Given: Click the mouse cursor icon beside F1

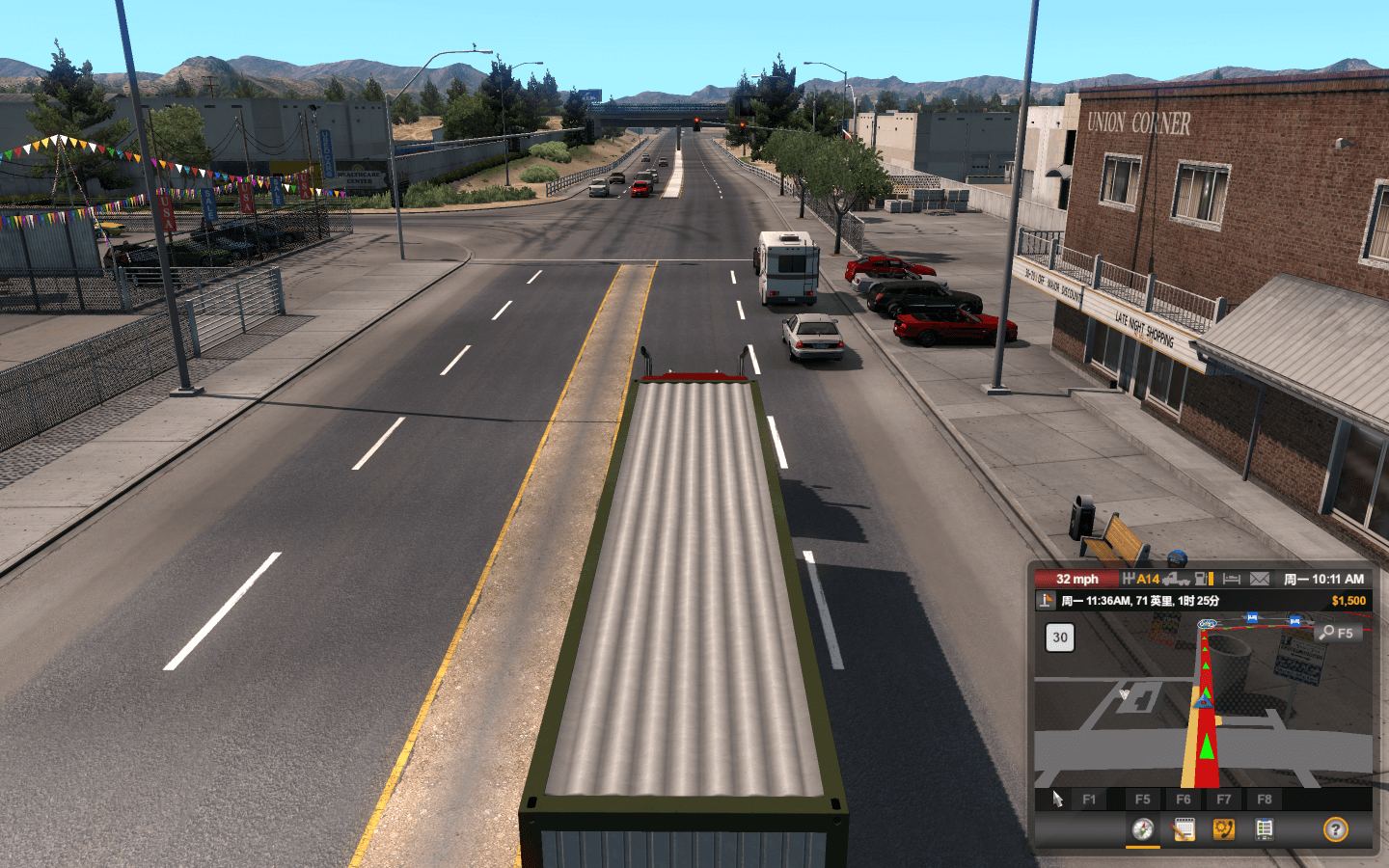Looking at the screenshot, I should point(1057,799).
